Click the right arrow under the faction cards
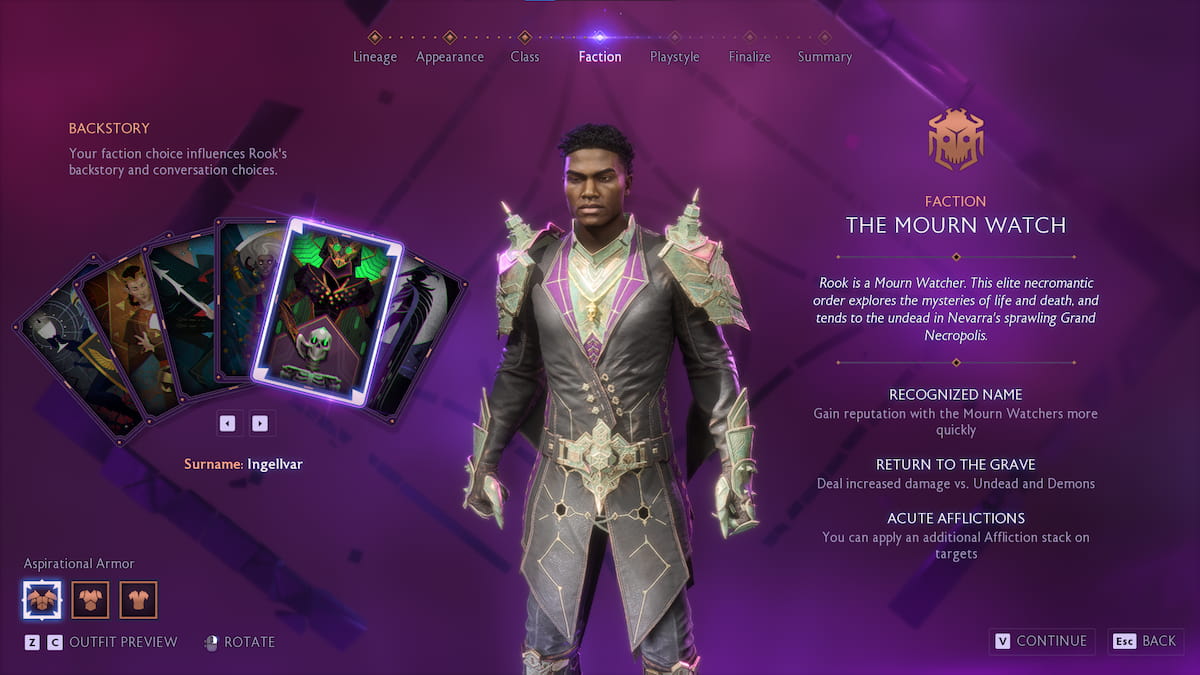1200x675 pixels. click(x=260, y=423)
